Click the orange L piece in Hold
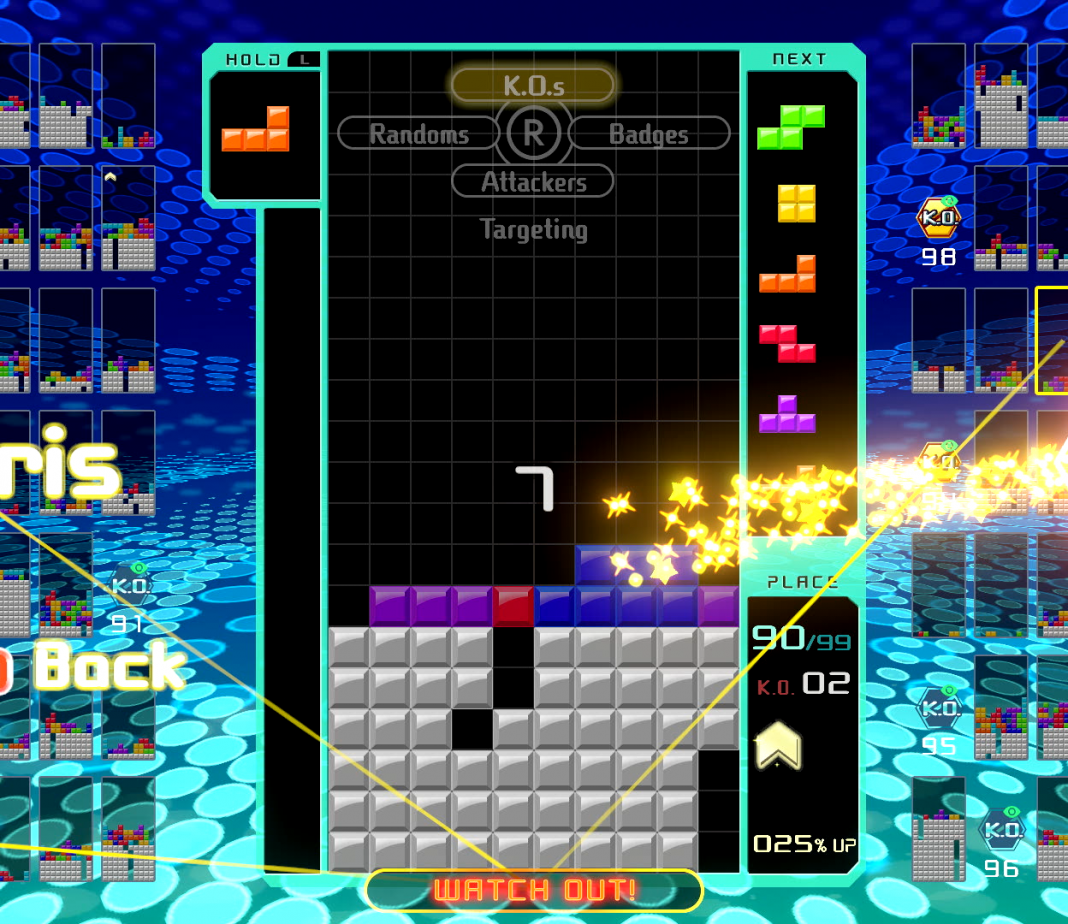 pos(256,130)
